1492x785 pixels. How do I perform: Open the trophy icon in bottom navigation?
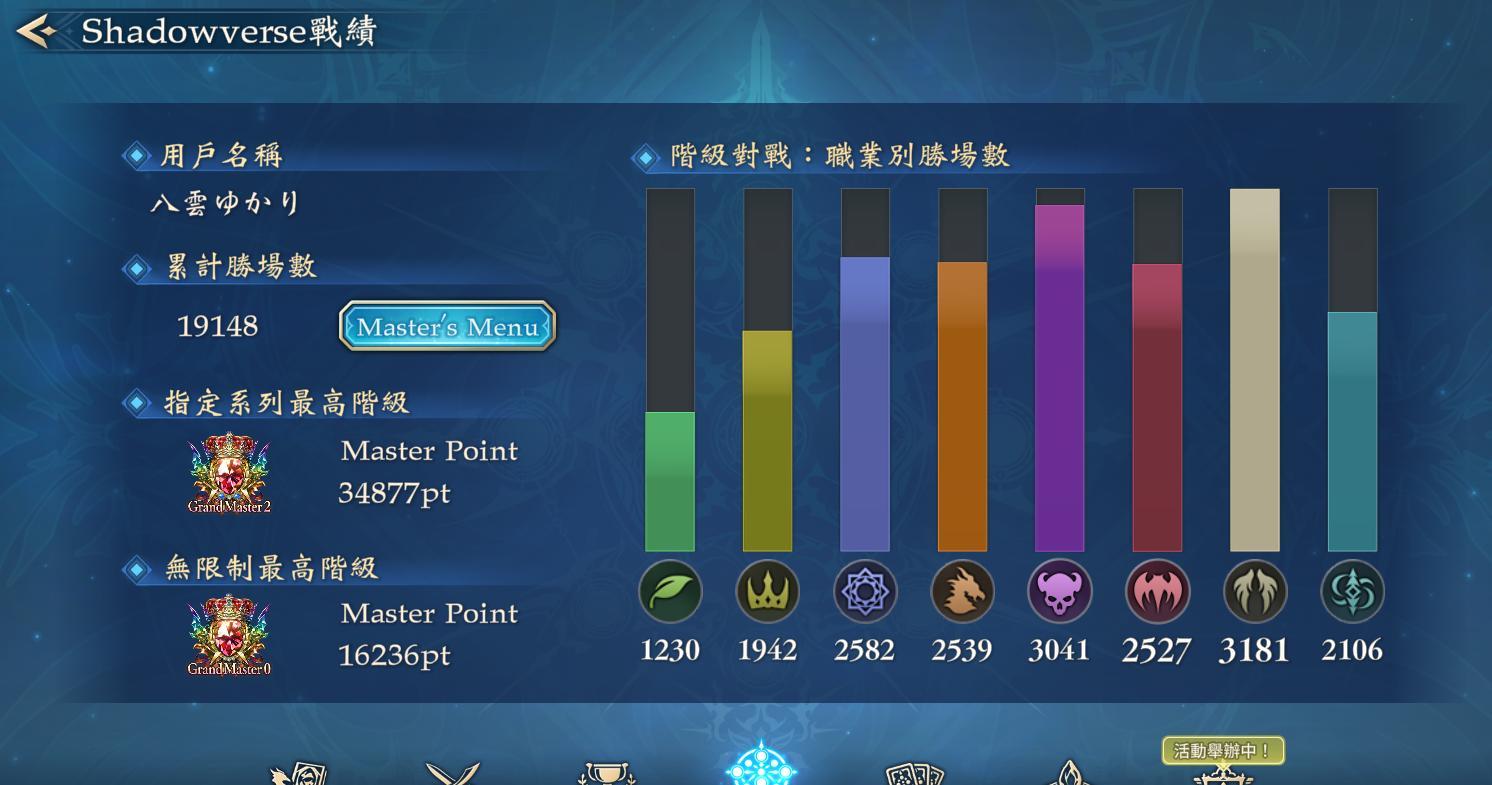(608, 772)
